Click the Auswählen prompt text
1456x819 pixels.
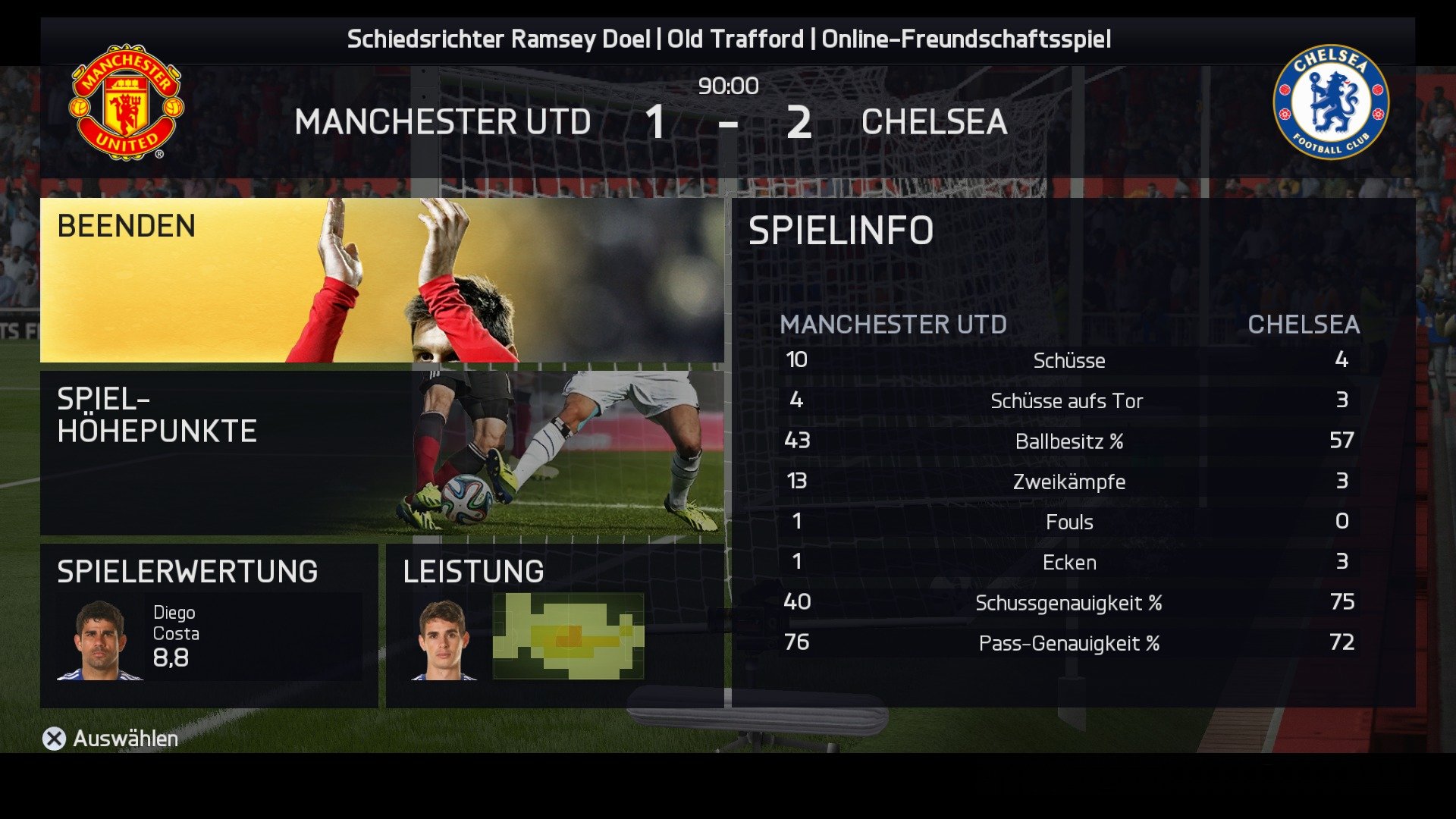pyautogui.click(x=124, y=738)
